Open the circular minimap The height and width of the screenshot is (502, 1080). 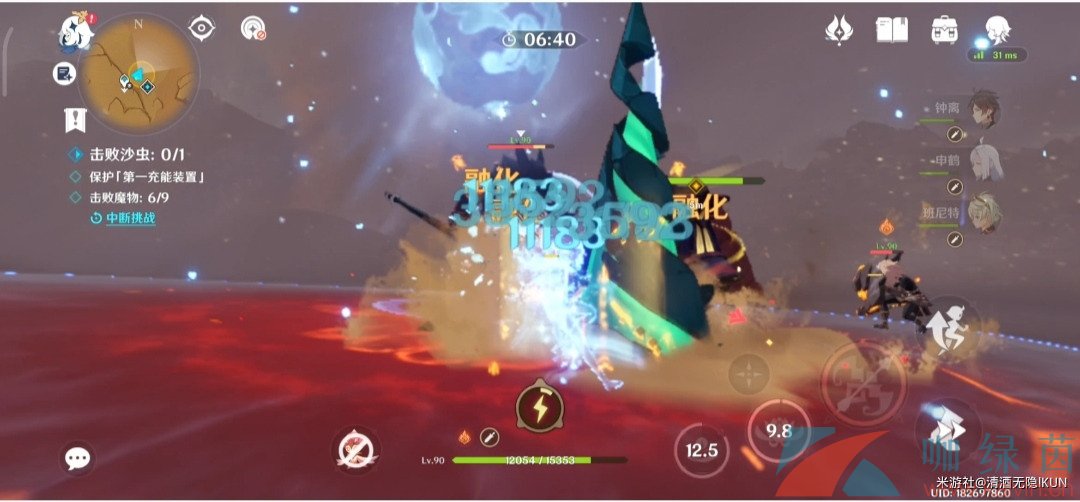[x=138, y=73]
